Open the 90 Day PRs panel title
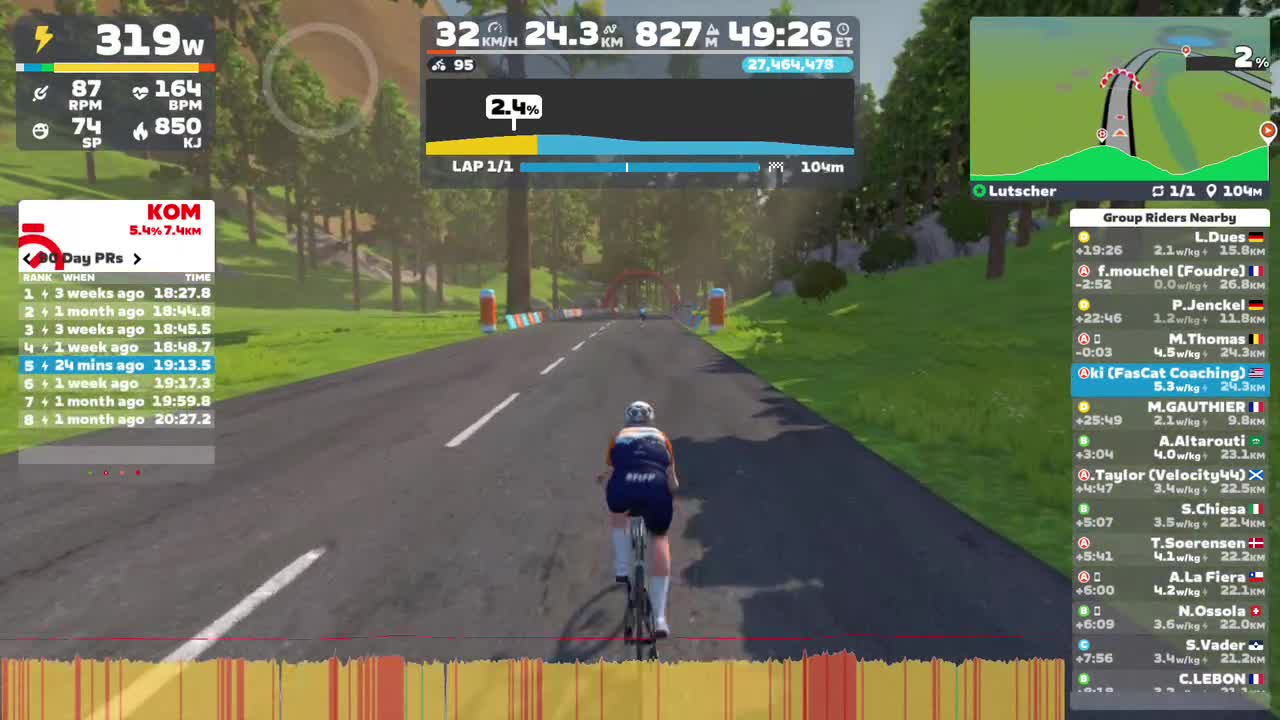 (82, 258)
